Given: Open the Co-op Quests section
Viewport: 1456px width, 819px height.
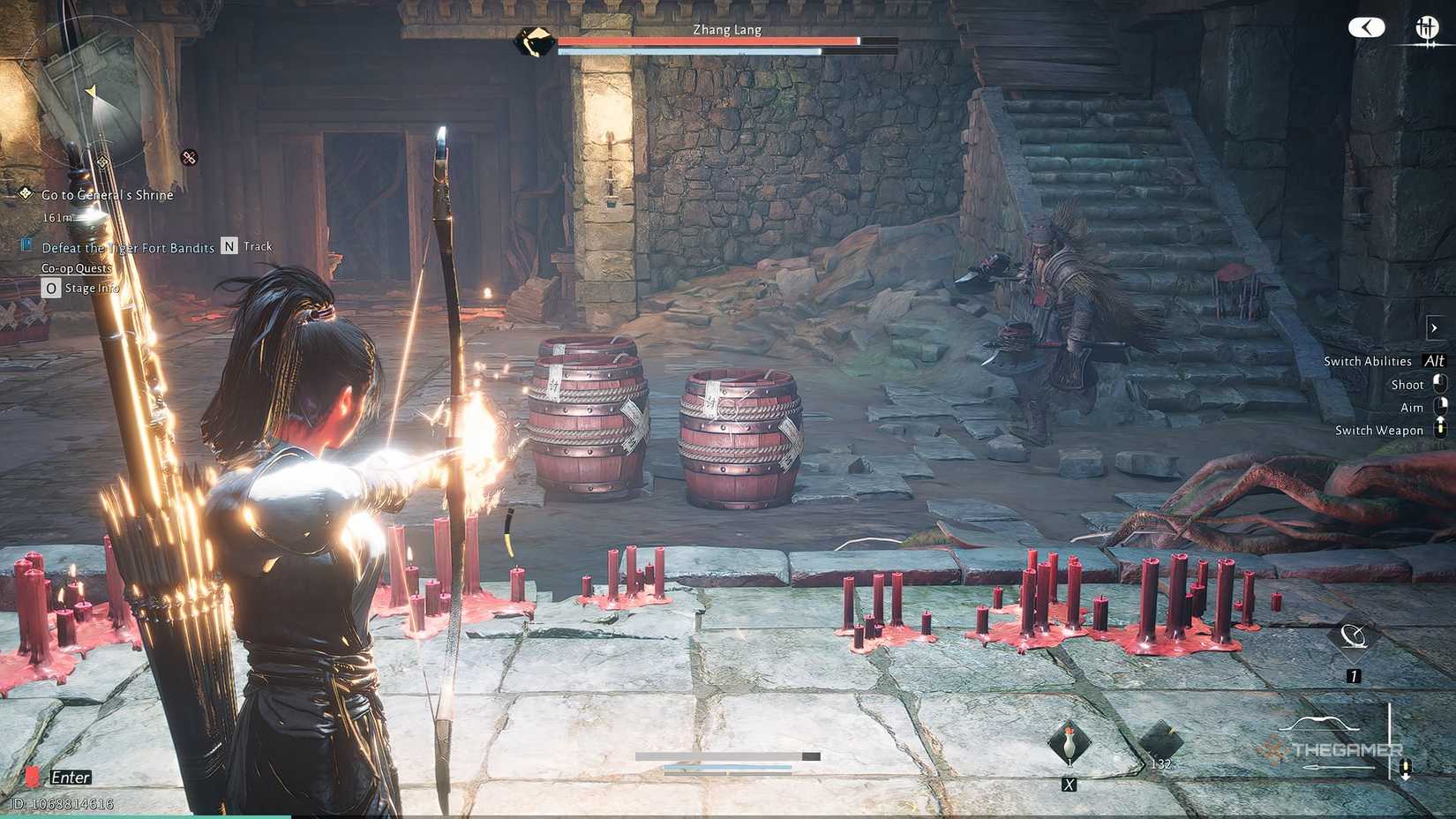Looking at the screenshot, I should click(76, 268).
